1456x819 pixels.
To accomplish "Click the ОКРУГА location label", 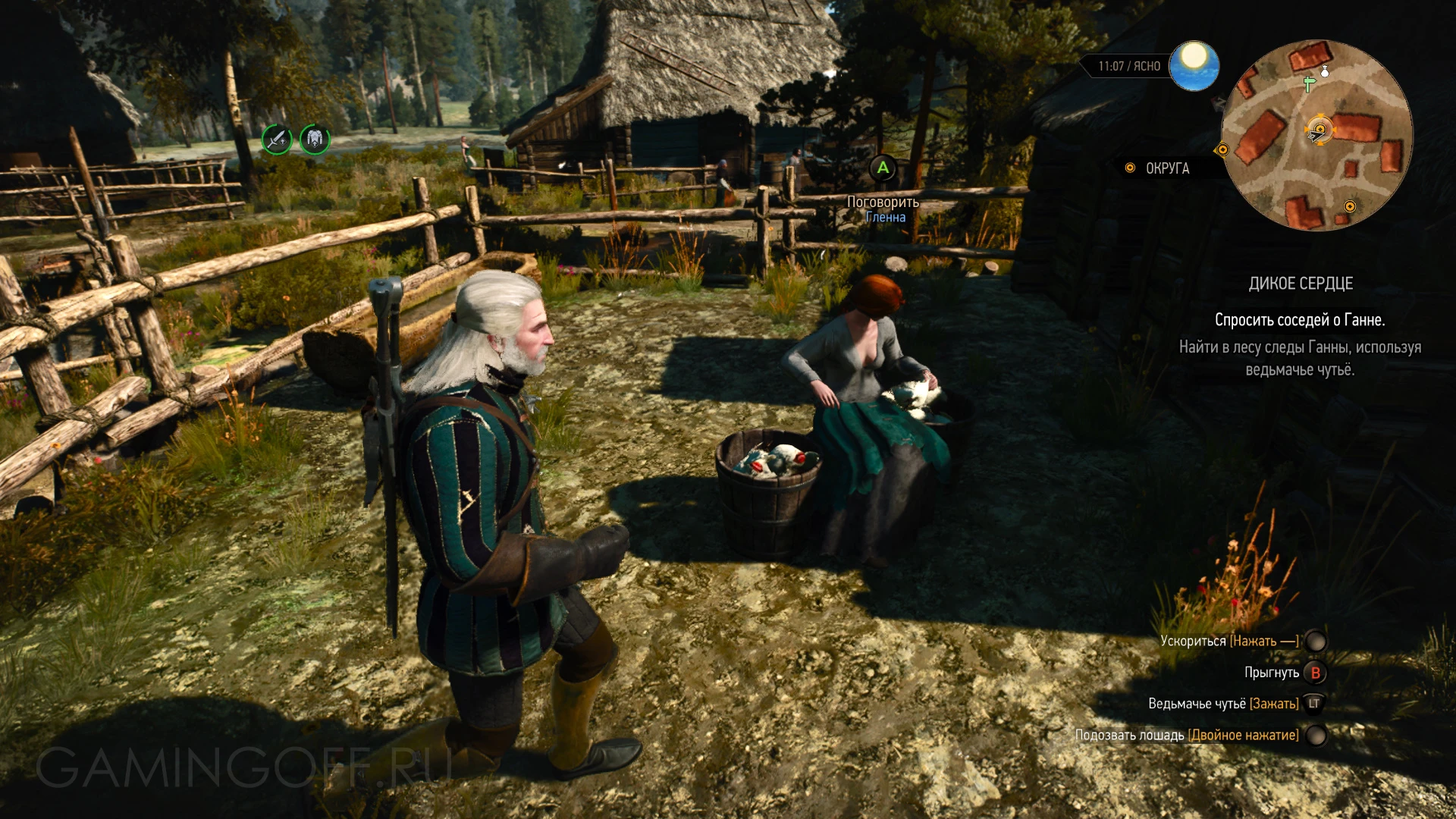I will click(x=1166, y=168).
